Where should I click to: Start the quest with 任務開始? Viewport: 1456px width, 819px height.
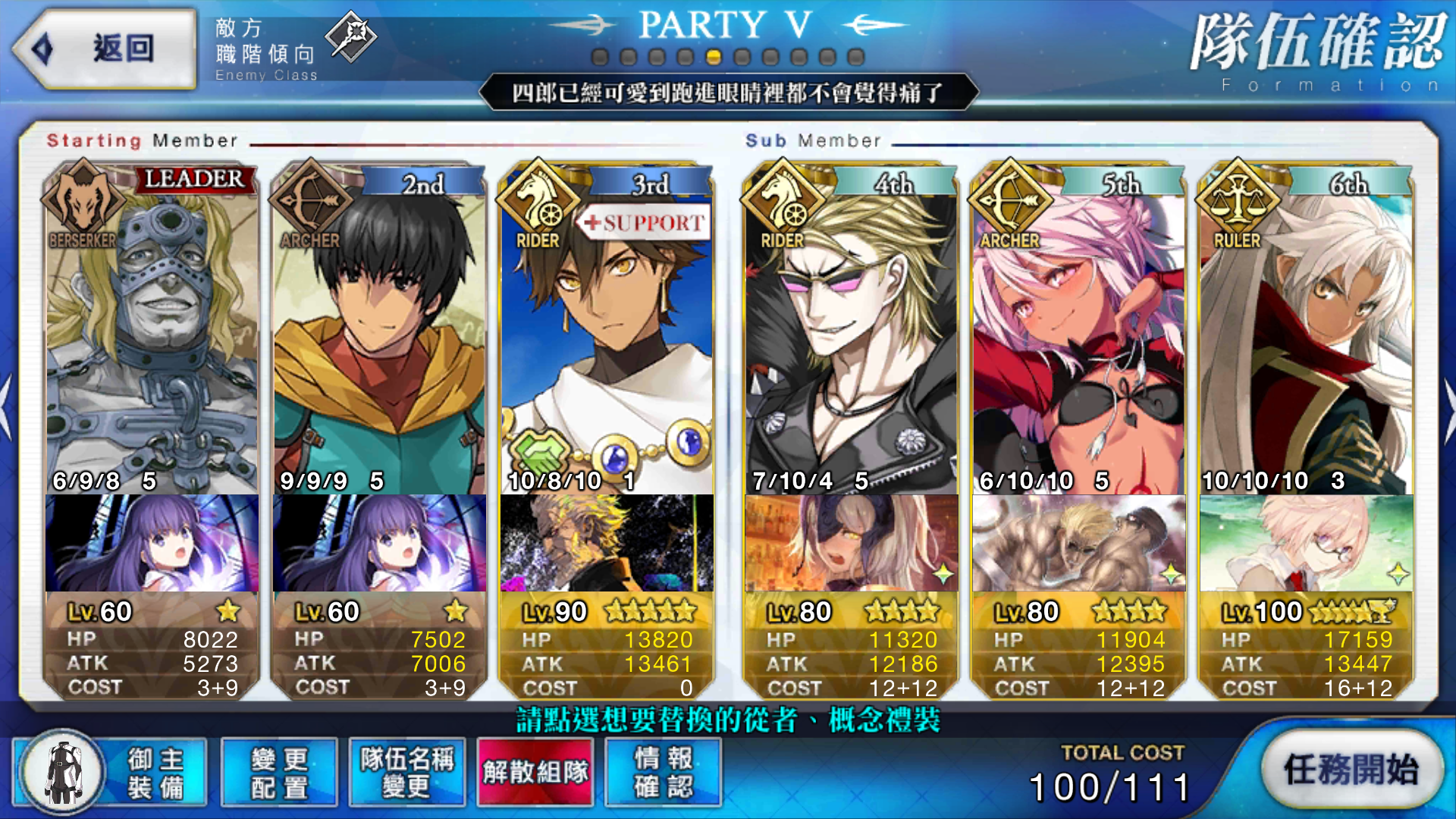[1351, 770]
